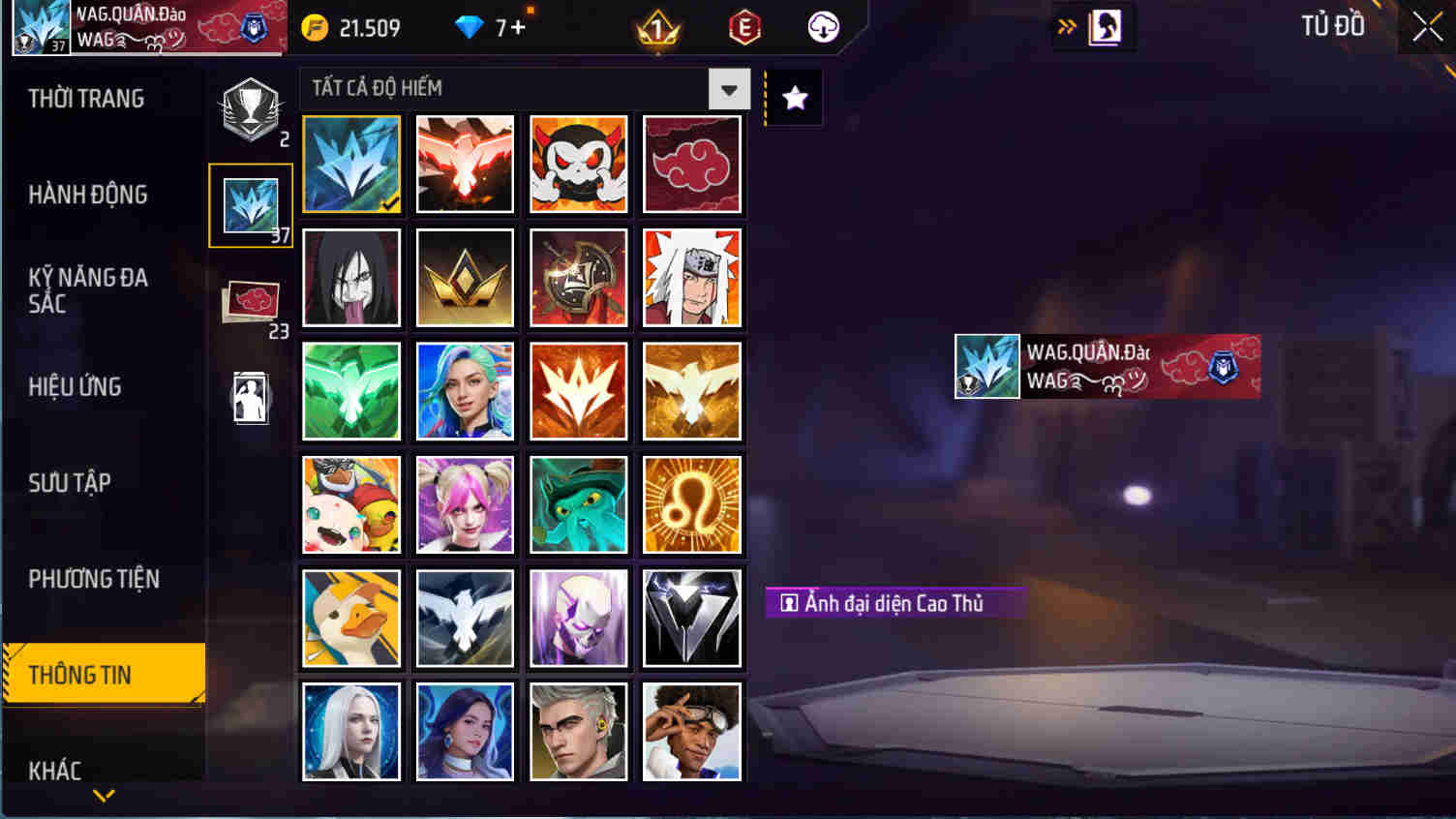Screen dimensions: 1456x819
Task: Toggle the star favorites filter
Action: coord(794,97)
